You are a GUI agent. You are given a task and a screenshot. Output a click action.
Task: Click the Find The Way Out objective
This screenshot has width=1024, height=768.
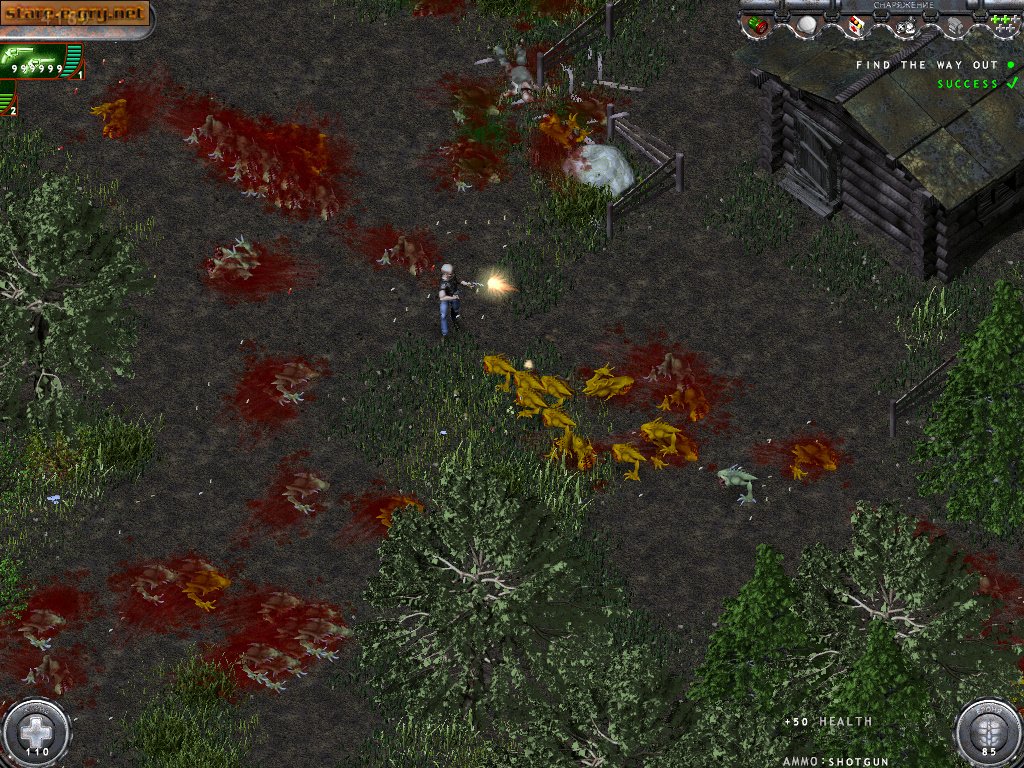[926, 65]
